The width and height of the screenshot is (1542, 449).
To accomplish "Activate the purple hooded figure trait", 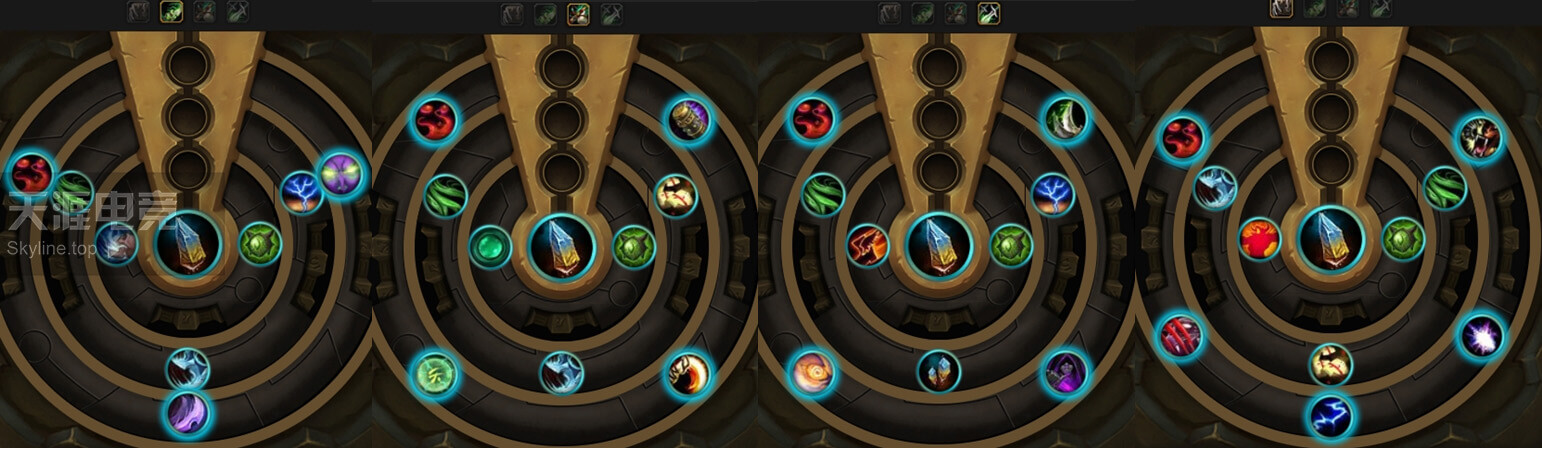I will point(1065,373).
